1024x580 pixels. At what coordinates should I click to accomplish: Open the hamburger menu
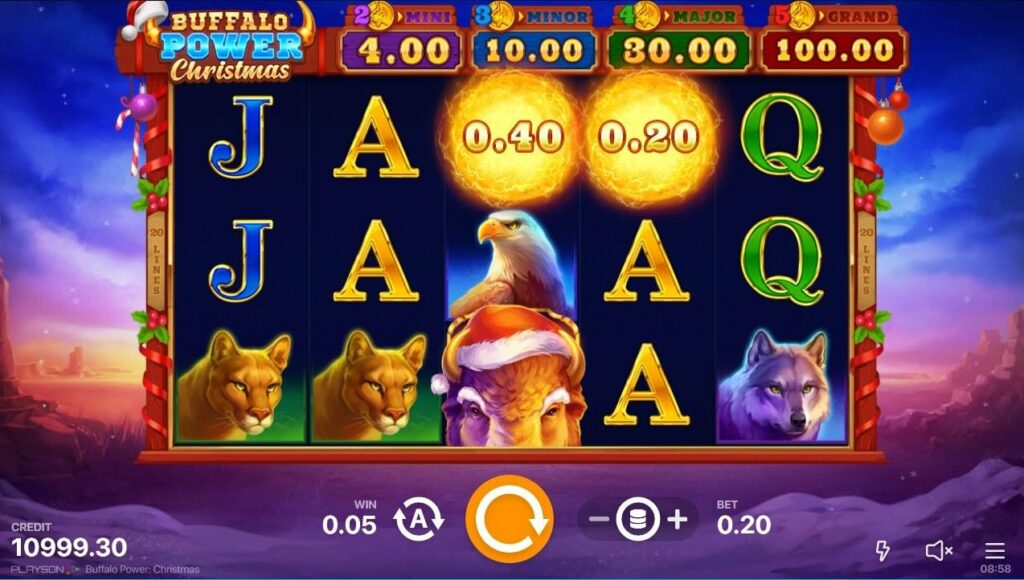(x=994, y=550)
